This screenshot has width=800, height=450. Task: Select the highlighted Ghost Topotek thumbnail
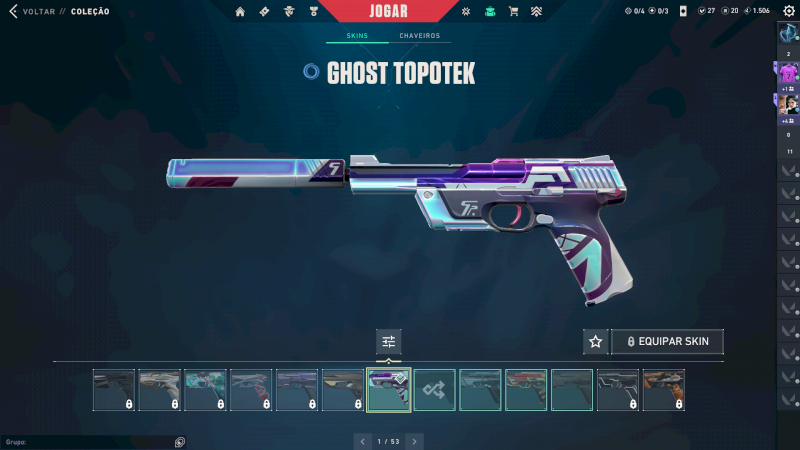pyautogui.click(x=389, y=390)
